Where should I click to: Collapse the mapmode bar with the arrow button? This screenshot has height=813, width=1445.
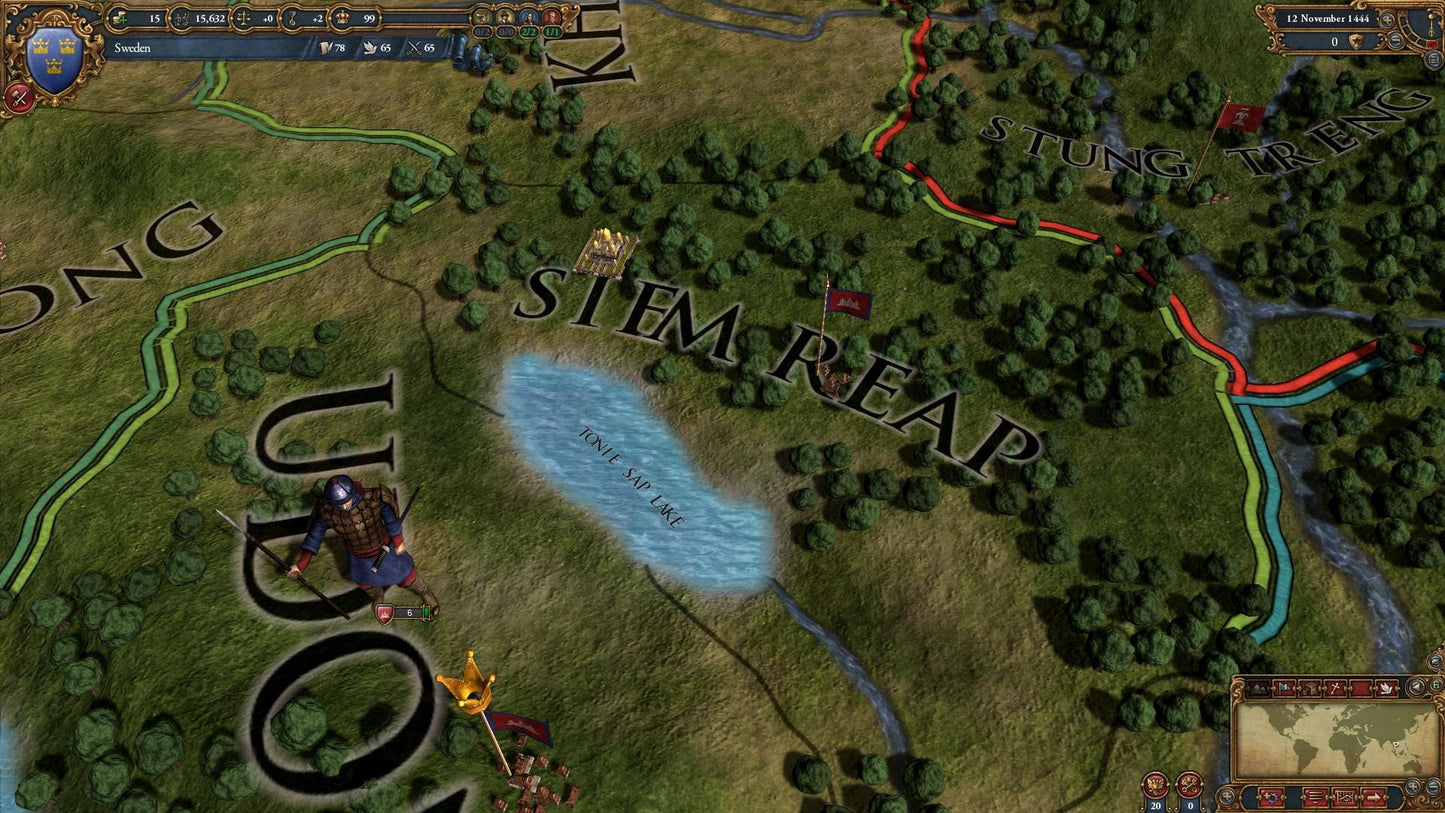[x=1416, y=688]
